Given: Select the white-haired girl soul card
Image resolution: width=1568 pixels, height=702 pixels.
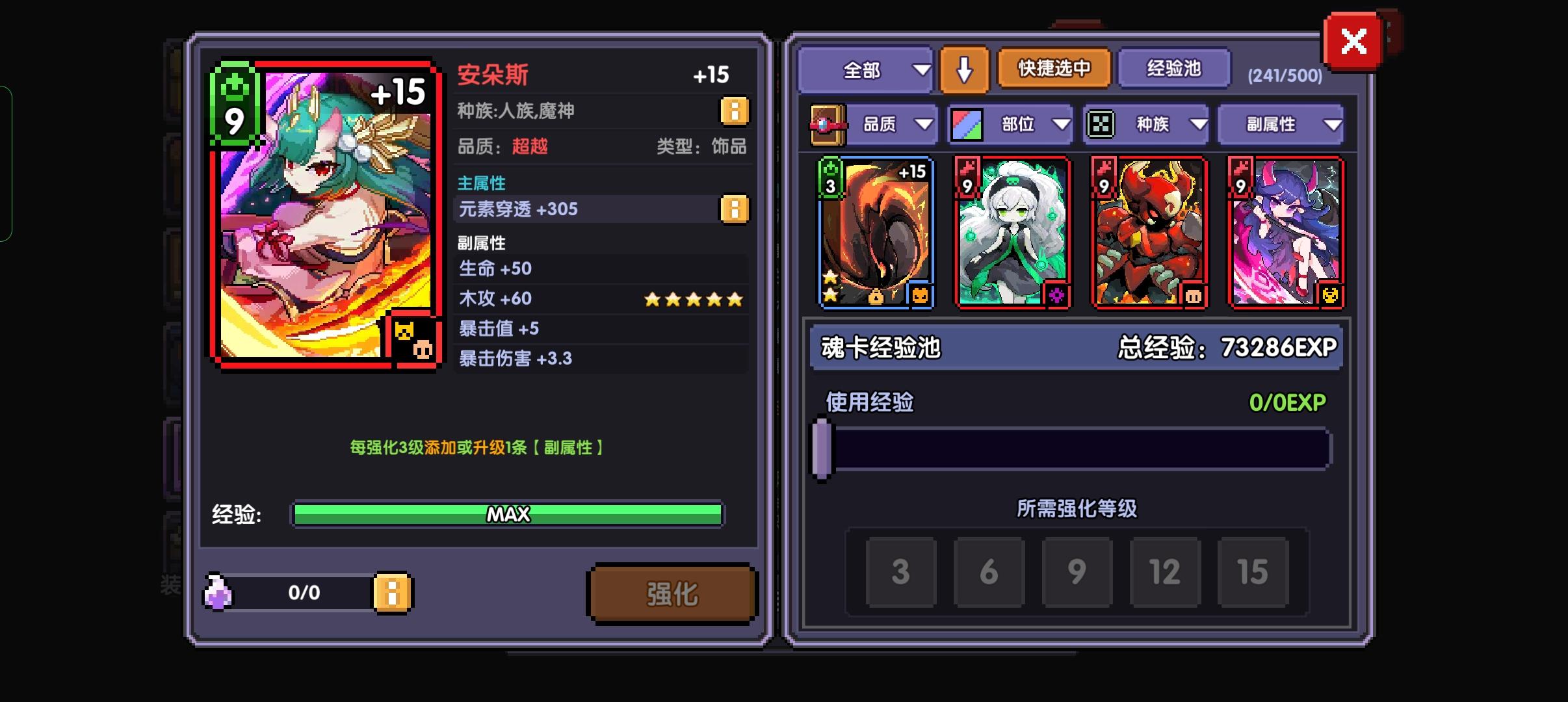Looking at the screenshot, I should tap(1012, 231).
